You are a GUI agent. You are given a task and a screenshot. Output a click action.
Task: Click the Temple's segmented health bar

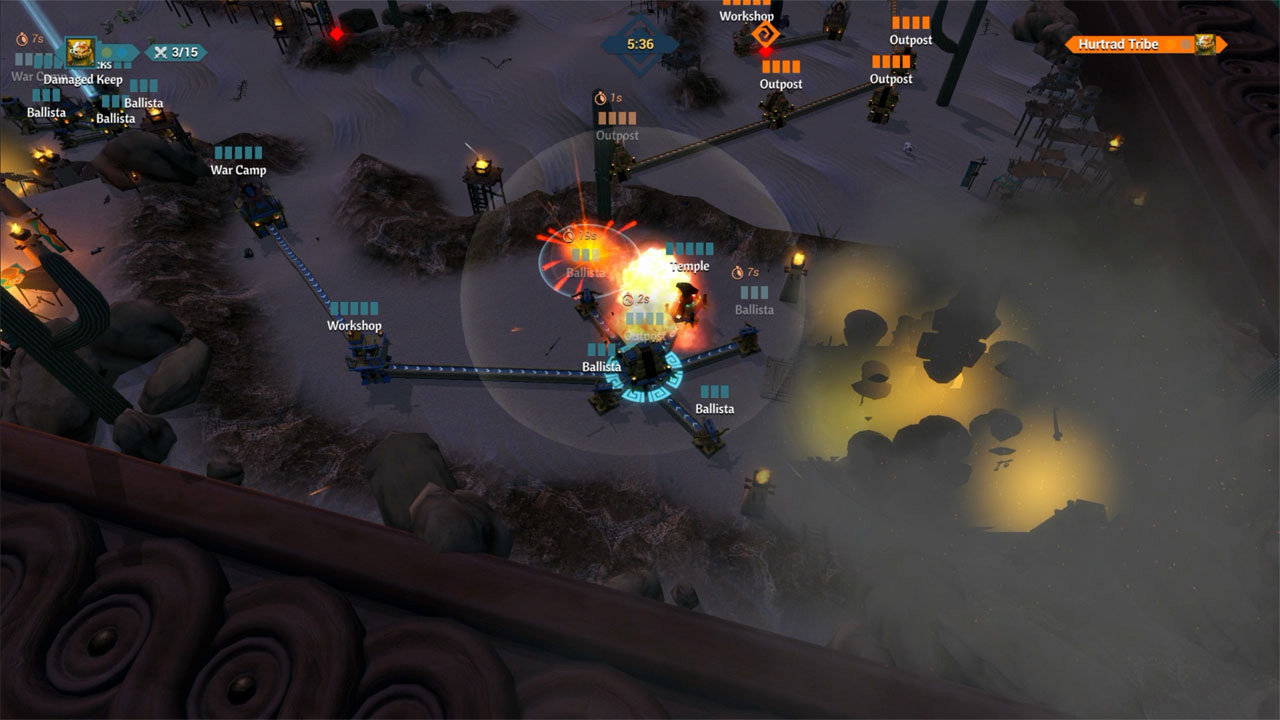[x=688, y=249]
